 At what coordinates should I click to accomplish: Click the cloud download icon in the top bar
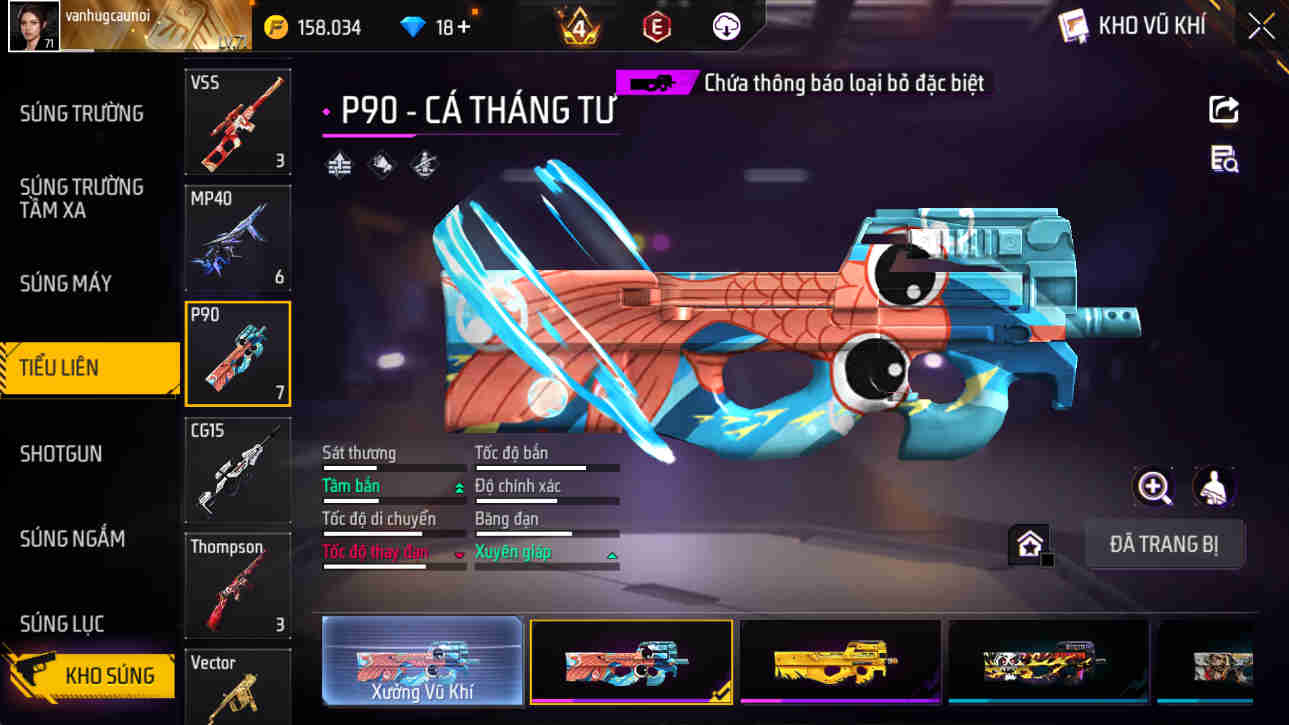tap(725, 26)
